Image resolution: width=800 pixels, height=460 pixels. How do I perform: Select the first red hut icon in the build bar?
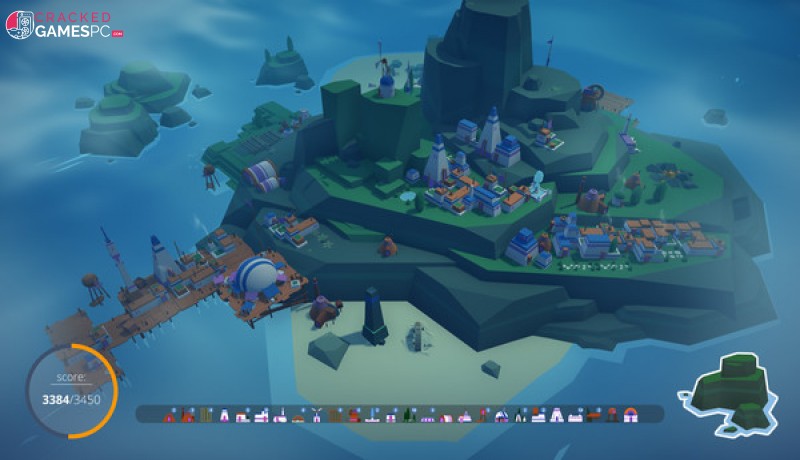point(169,415)
